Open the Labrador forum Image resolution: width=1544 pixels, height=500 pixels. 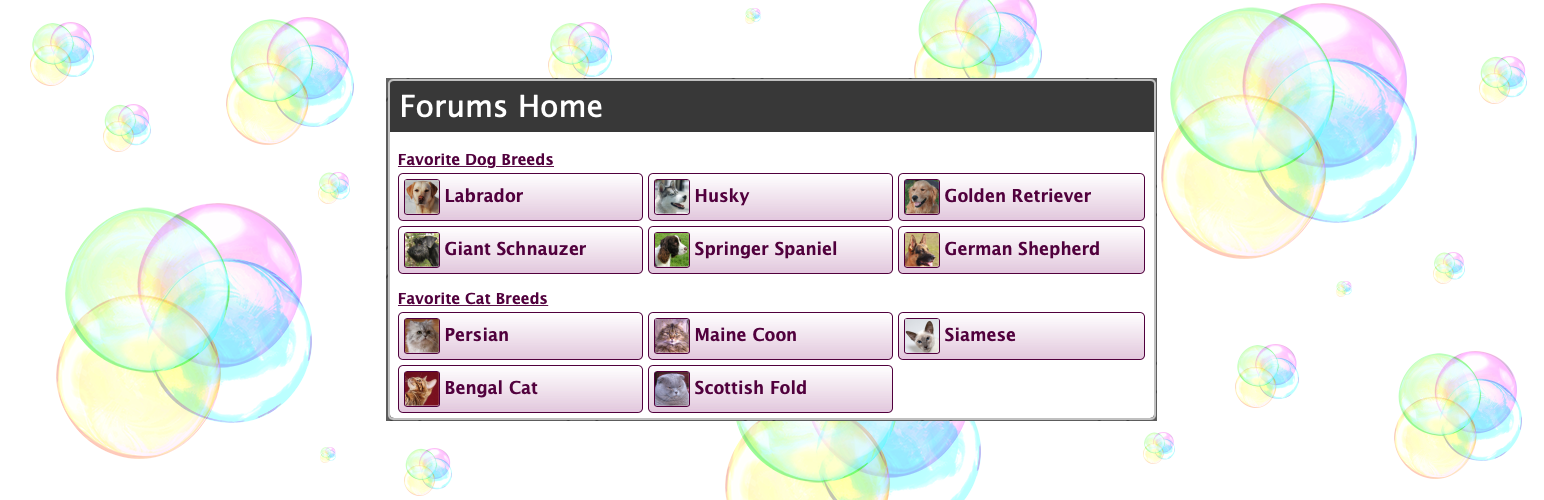coord(520,197)
